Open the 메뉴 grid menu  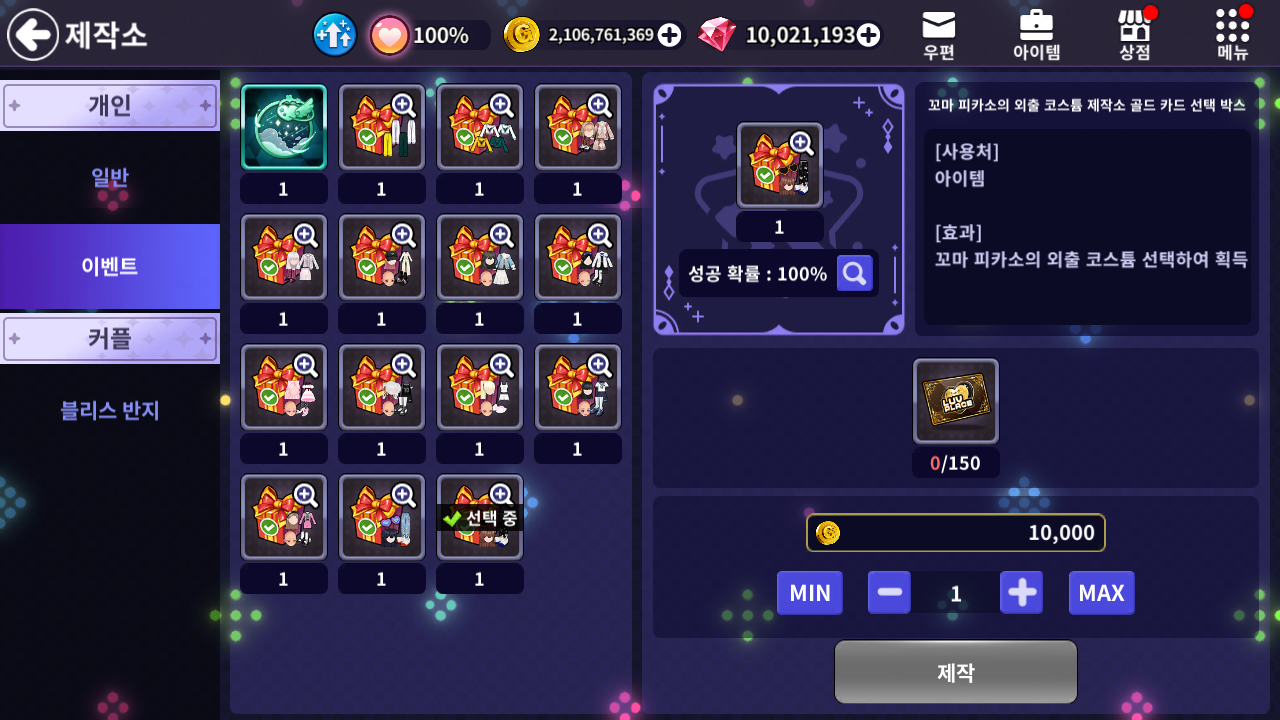1232,35
